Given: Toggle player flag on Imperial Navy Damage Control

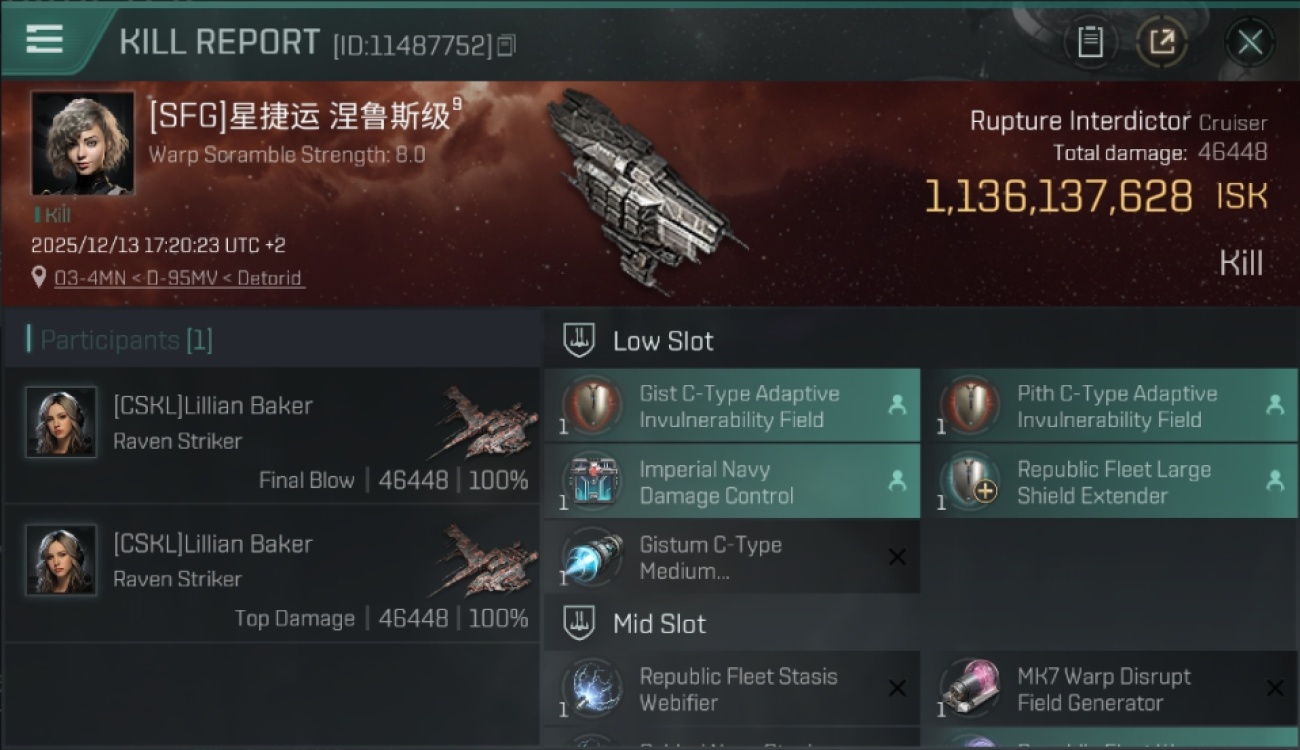Looking at the screenshot, I should point(898,481).
